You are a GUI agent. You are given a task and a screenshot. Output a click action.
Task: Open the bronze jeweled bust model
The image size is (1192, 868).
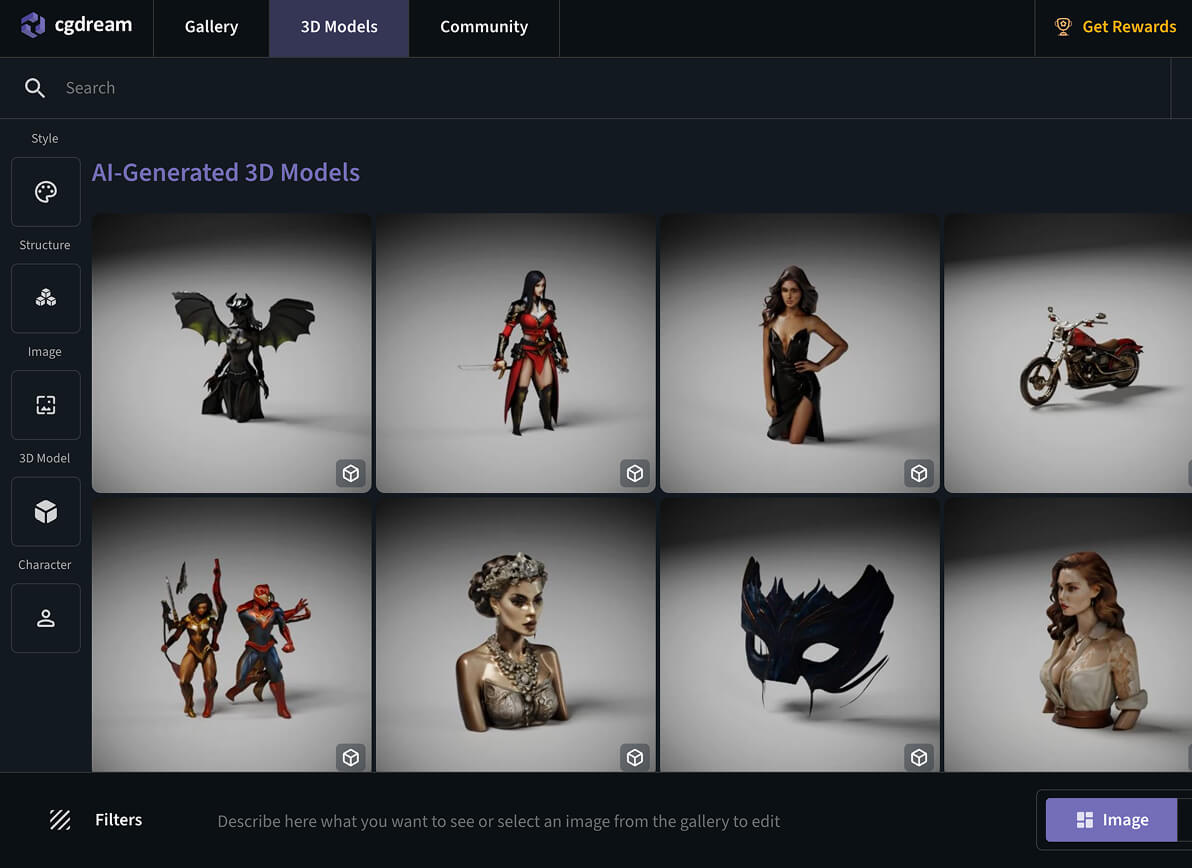[516, 635]
